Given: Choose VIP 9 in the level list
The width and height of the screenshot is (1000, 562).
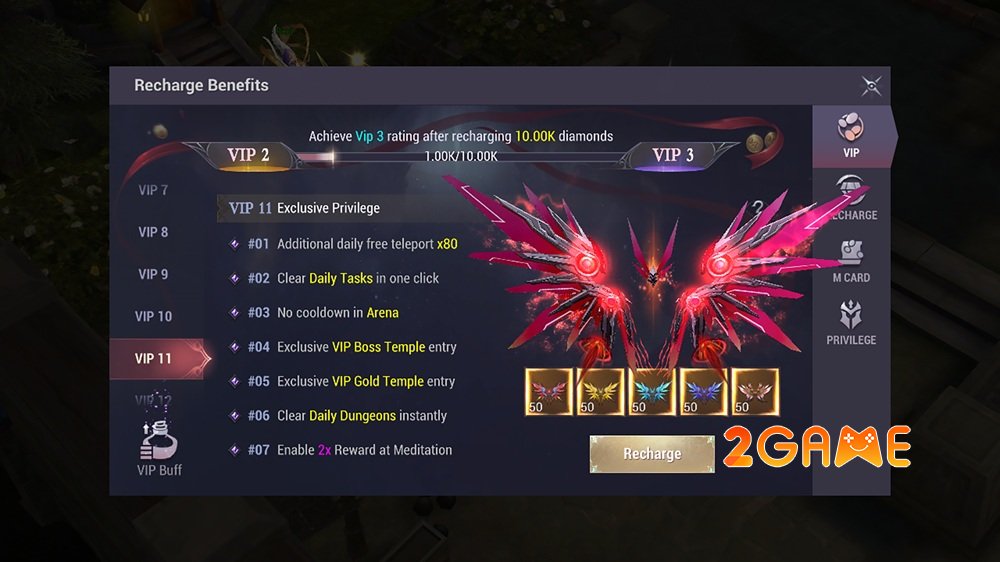Looking at the screenshot, I should click(153, 274).
